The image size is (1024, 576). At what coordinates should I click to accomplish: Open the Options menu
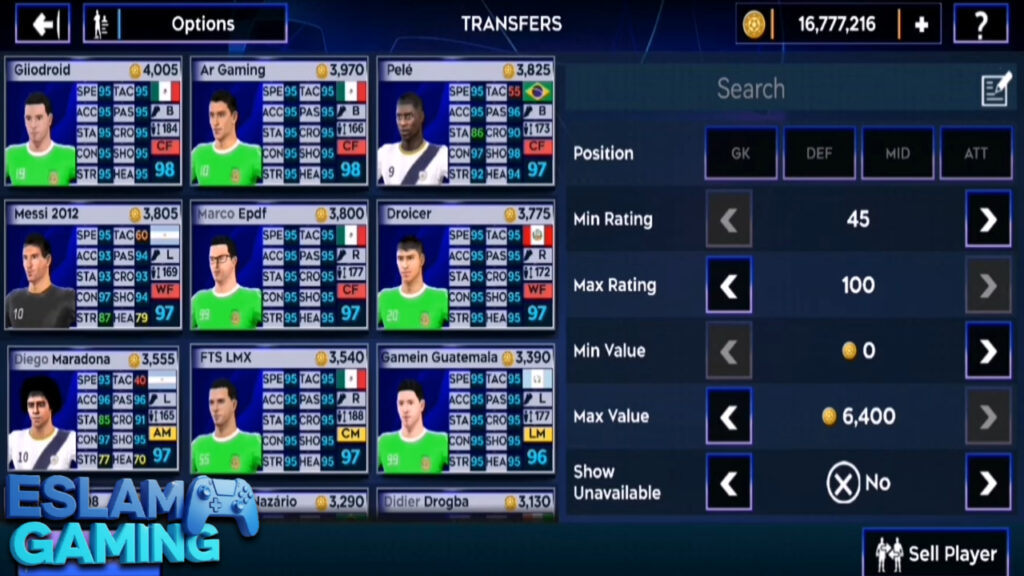tap(186, 24)
